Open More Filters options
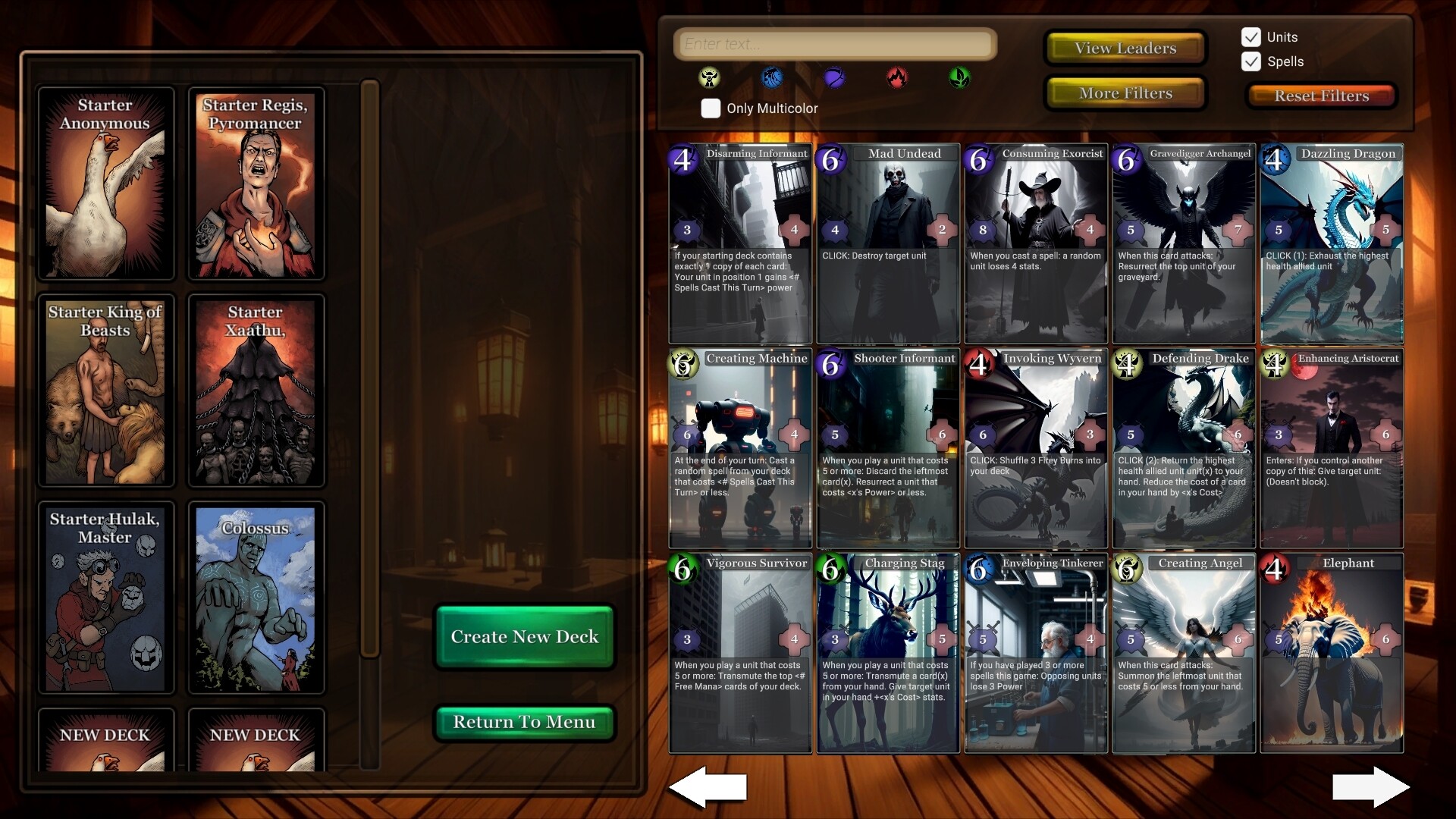 pyautogui.click(x=1125, y=93)
